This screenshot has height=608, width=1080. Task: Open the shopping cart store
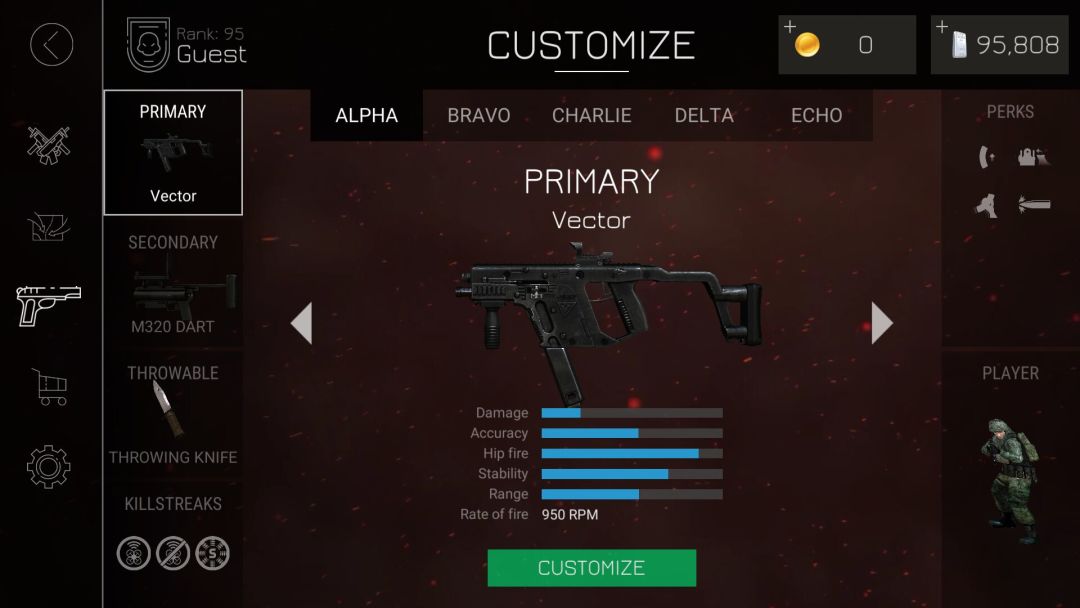[49, 386]
